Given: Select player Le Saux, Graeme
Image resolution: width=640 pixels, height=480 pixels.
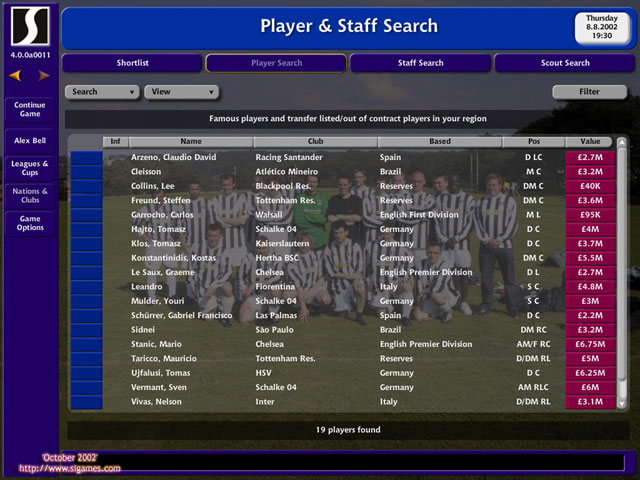Looking at the screenshot, I should [161, 272].
